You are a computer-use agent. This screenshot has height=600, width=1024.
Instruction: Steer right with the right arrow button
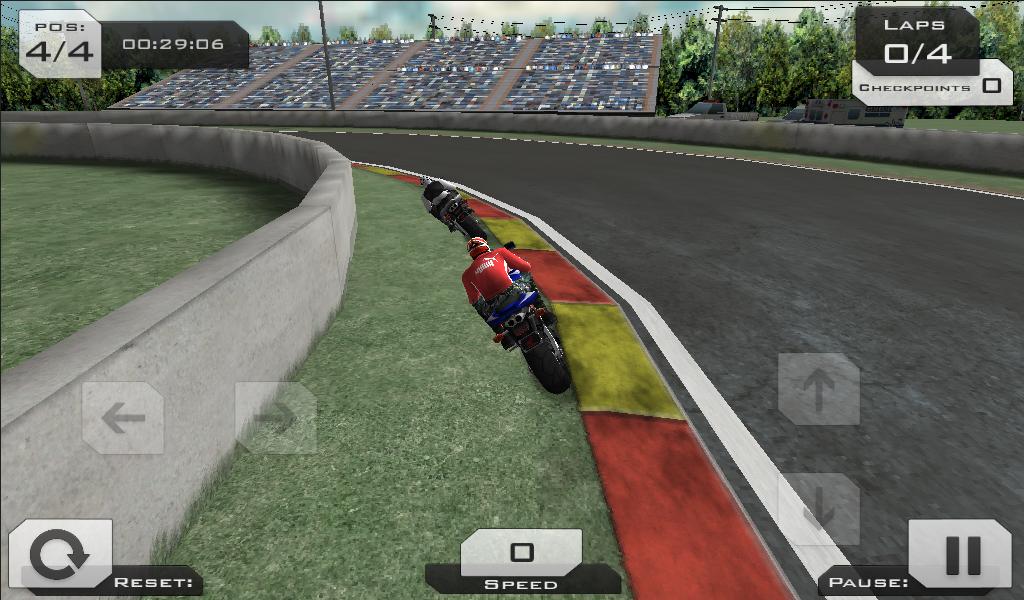click(276, 418)
